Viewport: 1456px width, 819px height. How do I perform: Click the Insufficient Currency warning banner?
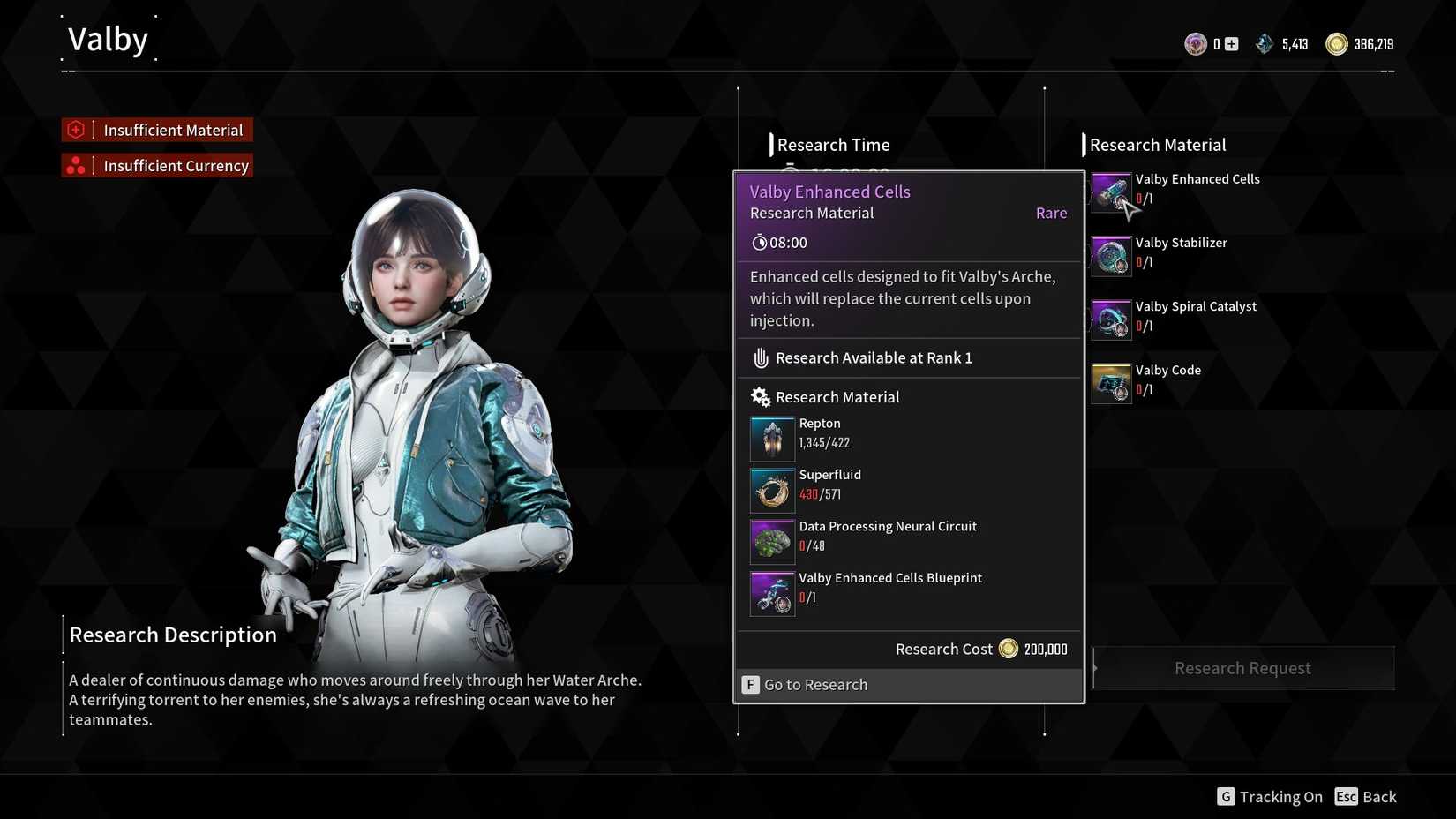(x=156, y=165)
